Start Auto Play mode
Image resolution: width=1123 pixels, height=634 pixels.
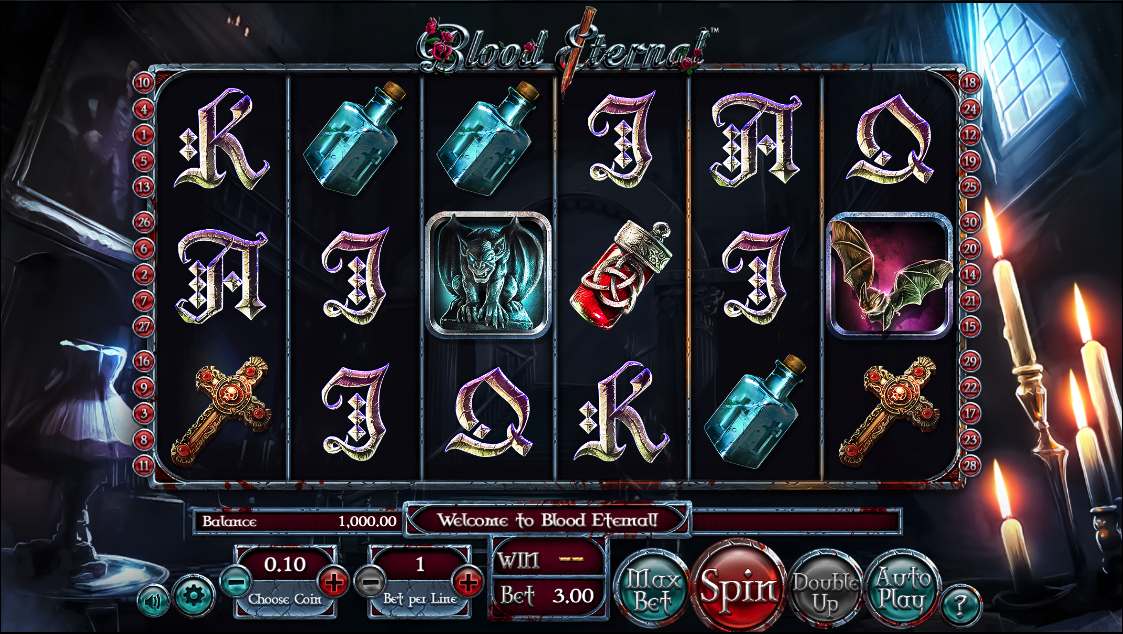point(901,590)
